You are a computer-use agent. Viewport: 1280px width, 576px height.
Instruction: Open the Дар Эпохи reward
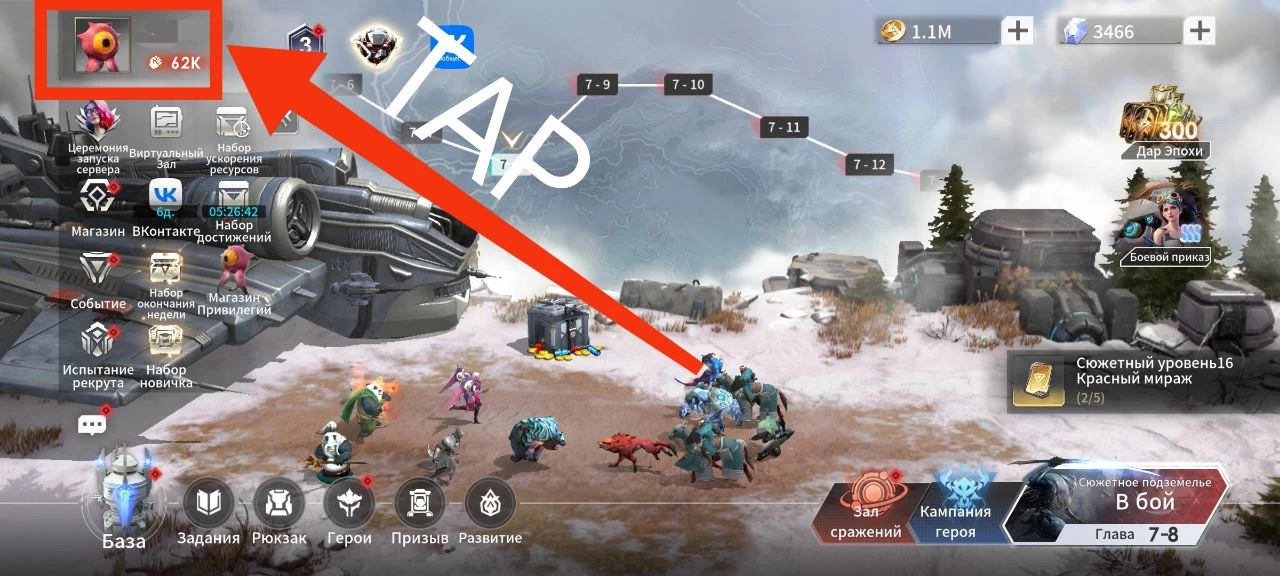[x=1160, y=126]
